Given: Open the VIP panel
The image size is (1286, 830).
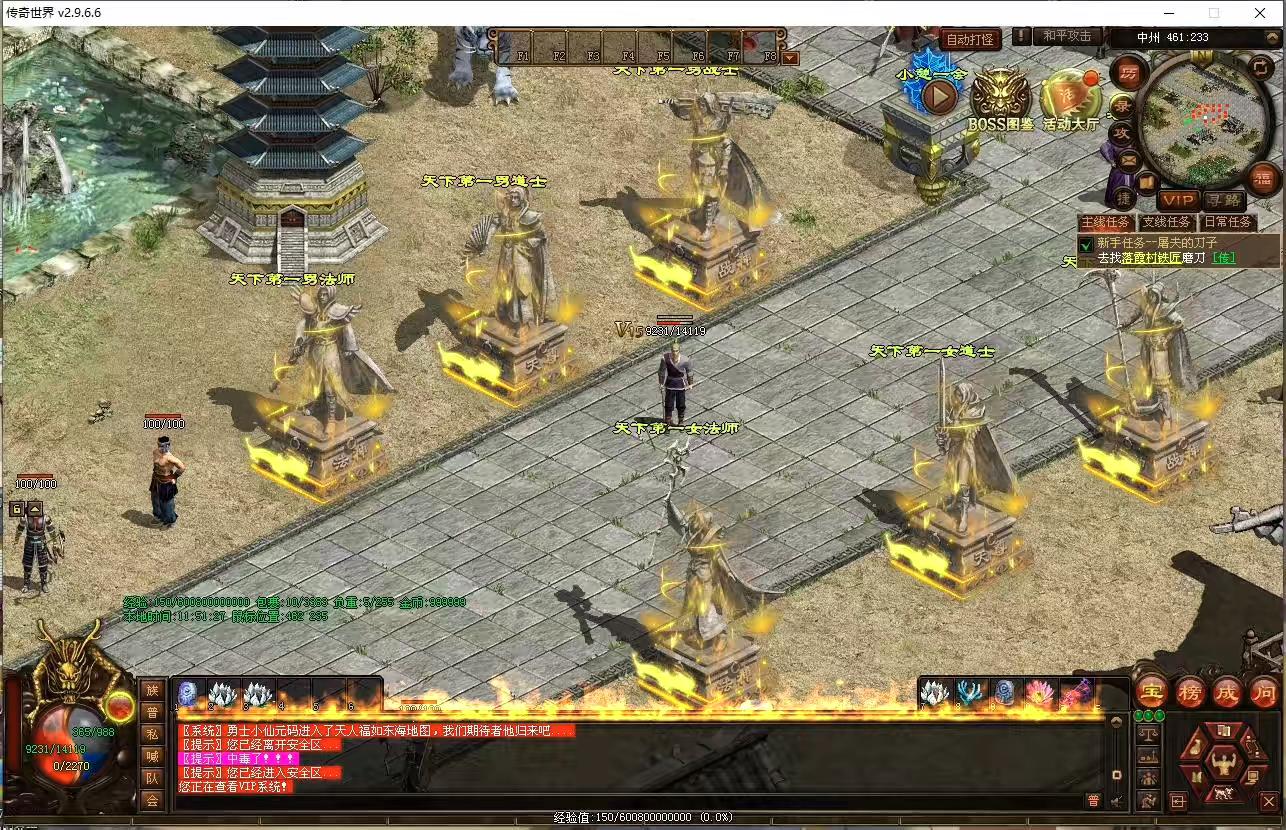Looking at the screenshot, I should coord(1180,200).
